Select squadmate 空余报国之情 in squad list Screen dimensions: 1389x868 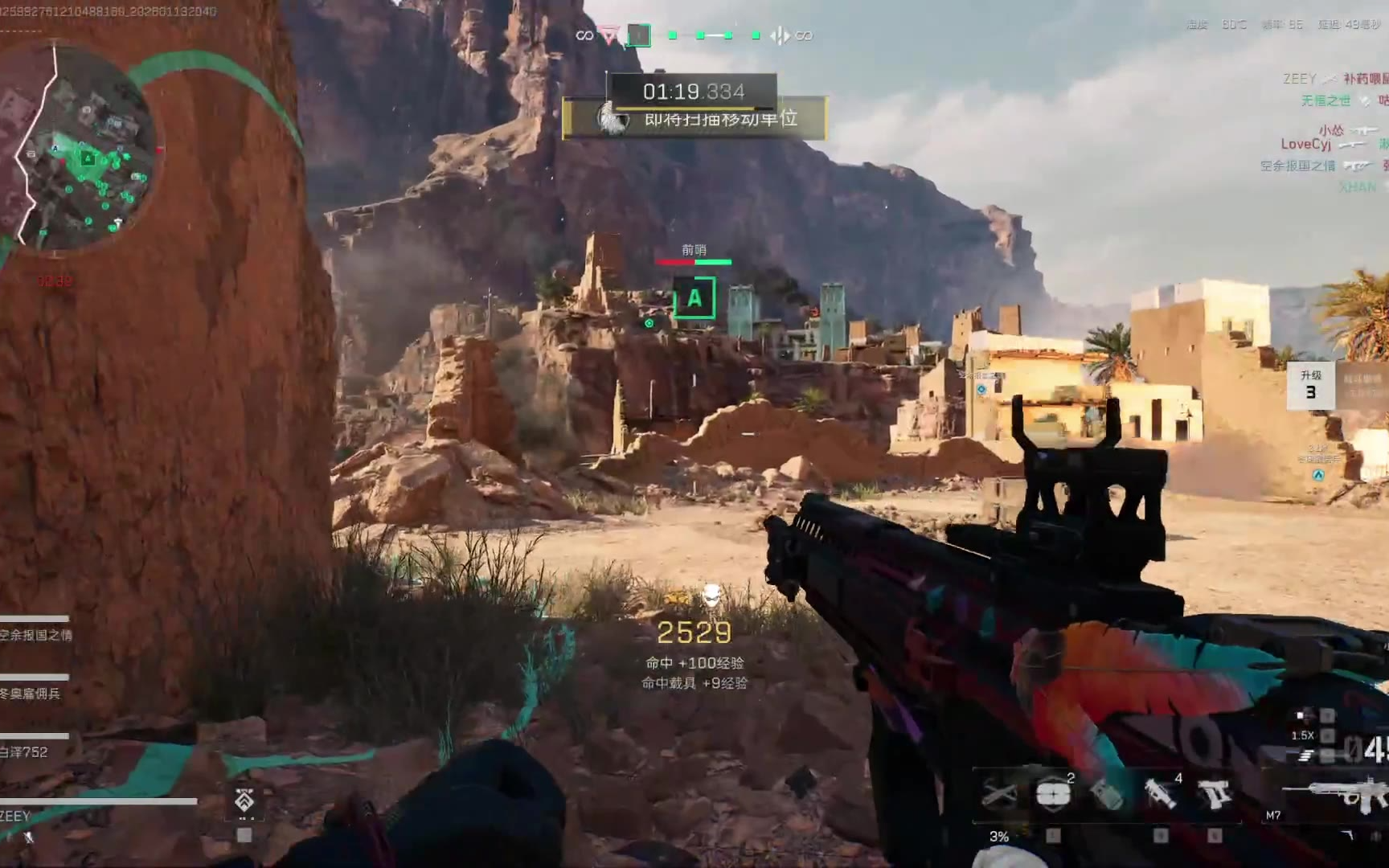[x=36, y=635]
